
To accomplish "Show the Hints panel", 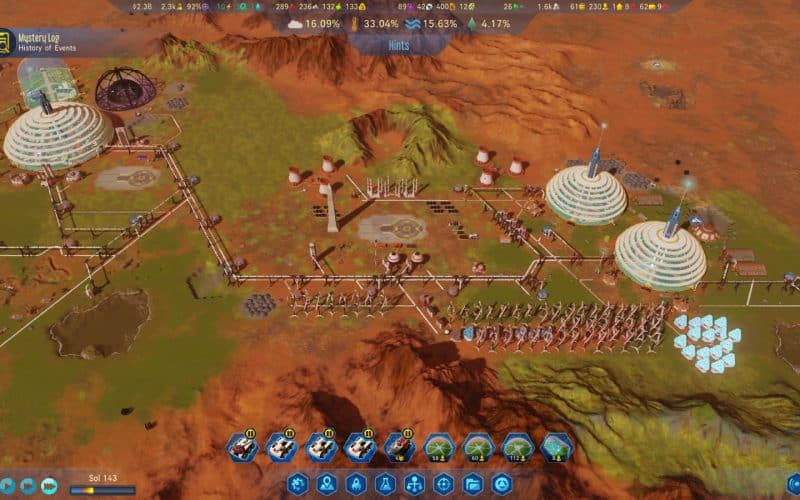I will (x=399, y=46).
